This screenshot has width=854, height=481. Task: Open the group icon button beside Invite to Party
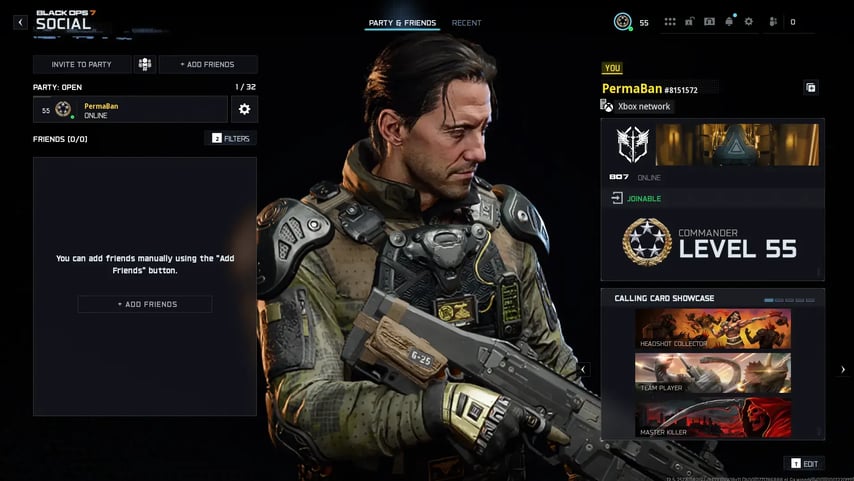coord(145,64)
